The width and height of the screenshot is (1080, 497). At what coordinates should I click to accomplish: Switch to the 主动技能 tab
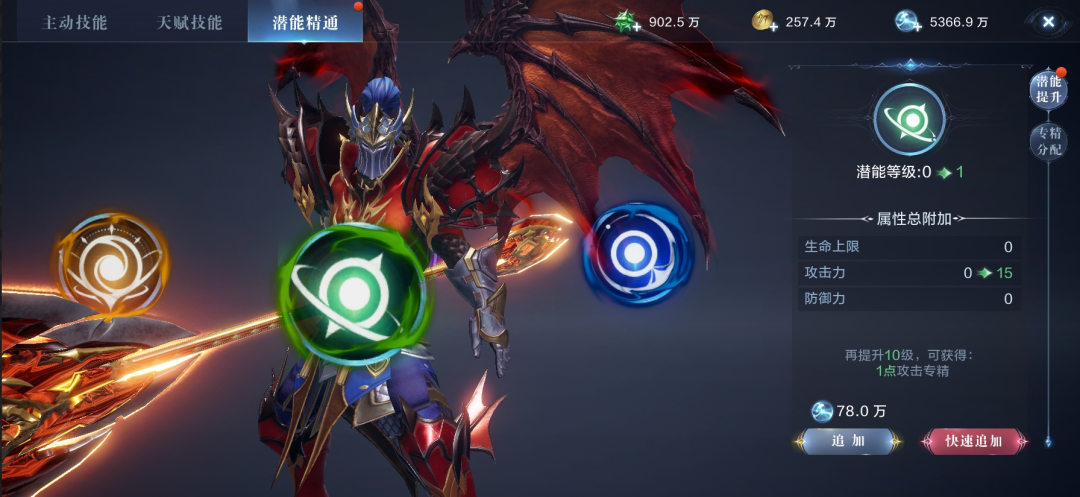coord(74,22)
